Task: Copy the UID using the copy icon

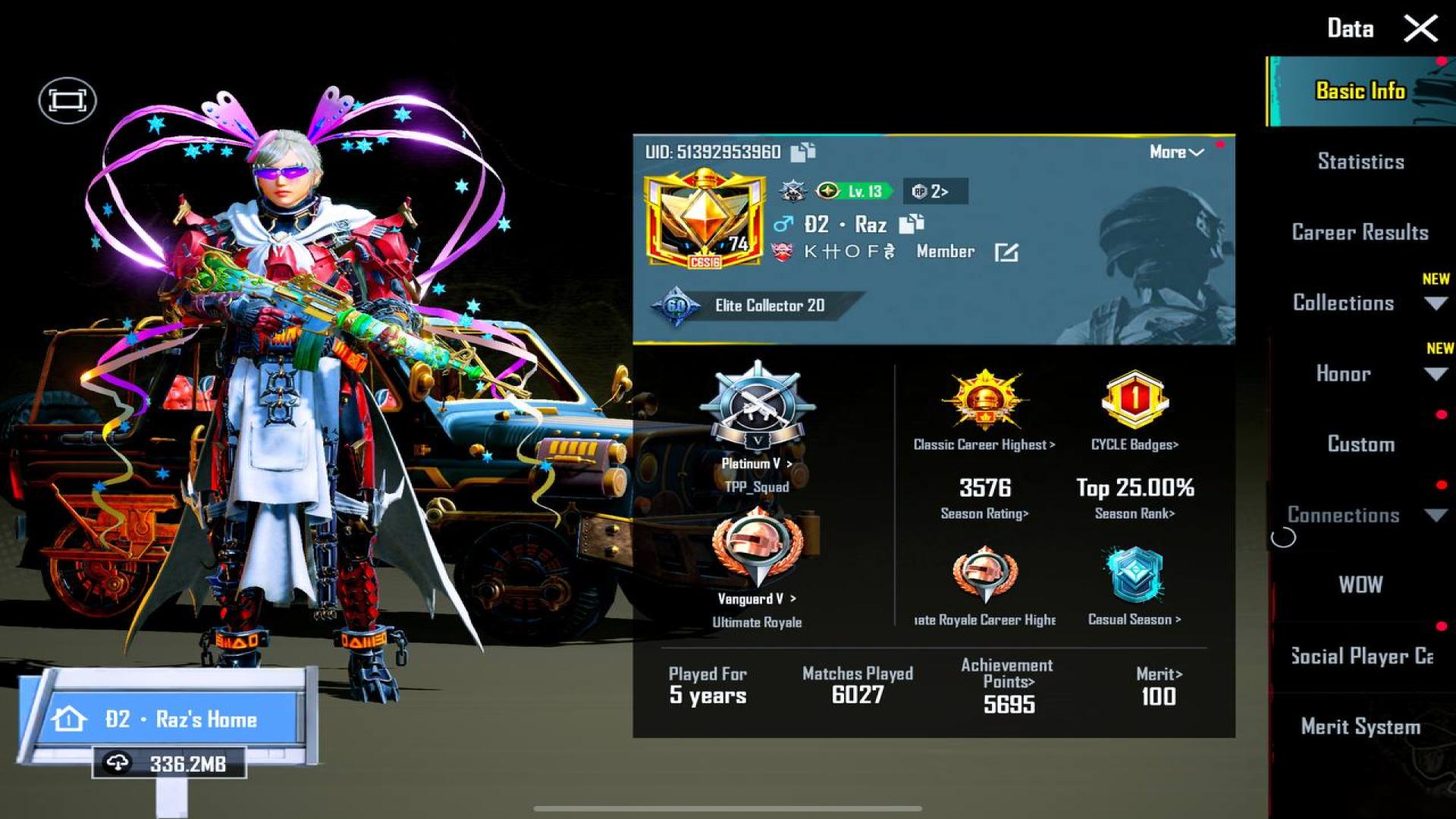Action: 802,151
